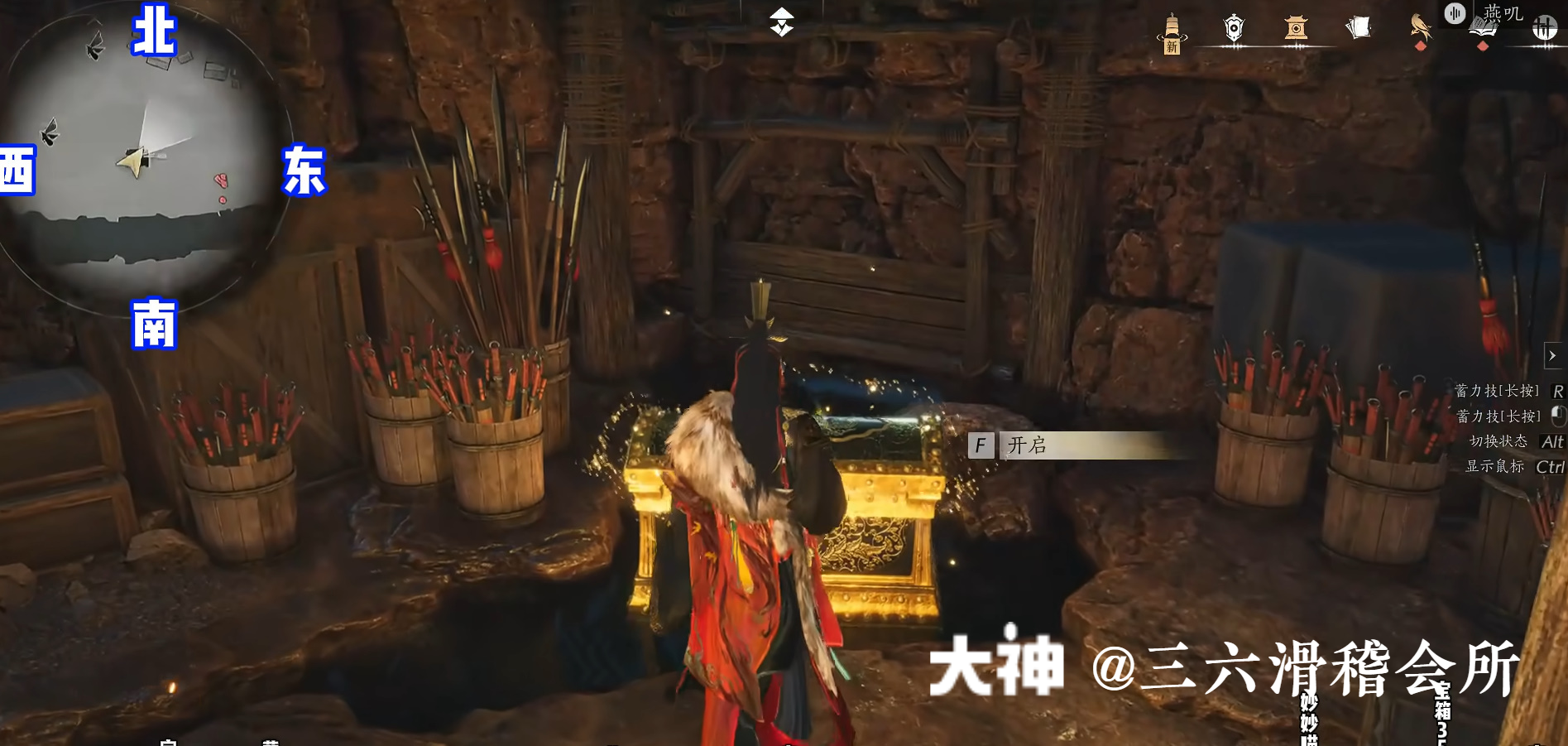The height and width of the screenshot is (746, 1568).
Task: Toggle the voice audio indicator next to 燕叽
Action: pos(1454,14)
